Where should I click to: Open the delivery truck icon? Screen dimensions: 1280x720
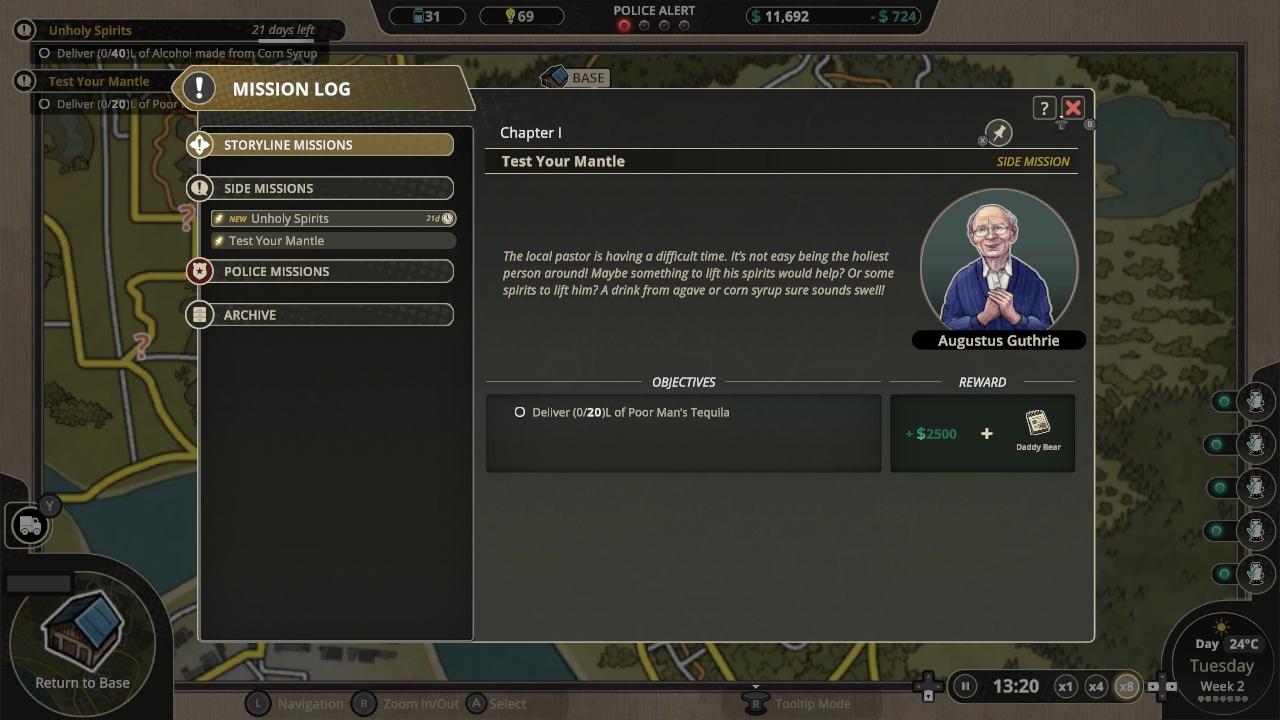(x=30, y=525)
